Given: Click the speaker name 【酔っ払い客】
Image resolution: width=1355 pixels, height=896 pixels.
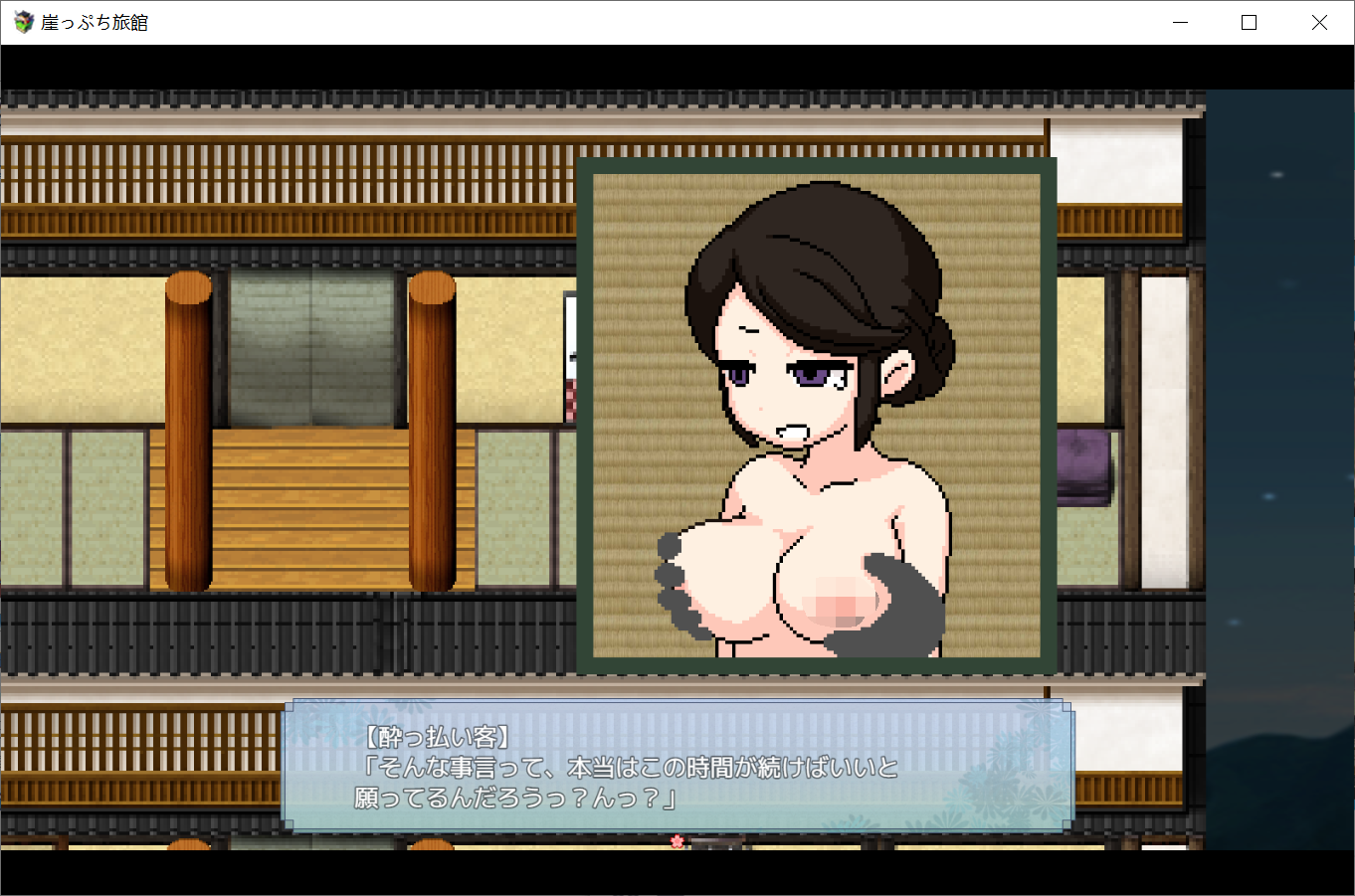Looking at the screenshot, I should point(436,735).
